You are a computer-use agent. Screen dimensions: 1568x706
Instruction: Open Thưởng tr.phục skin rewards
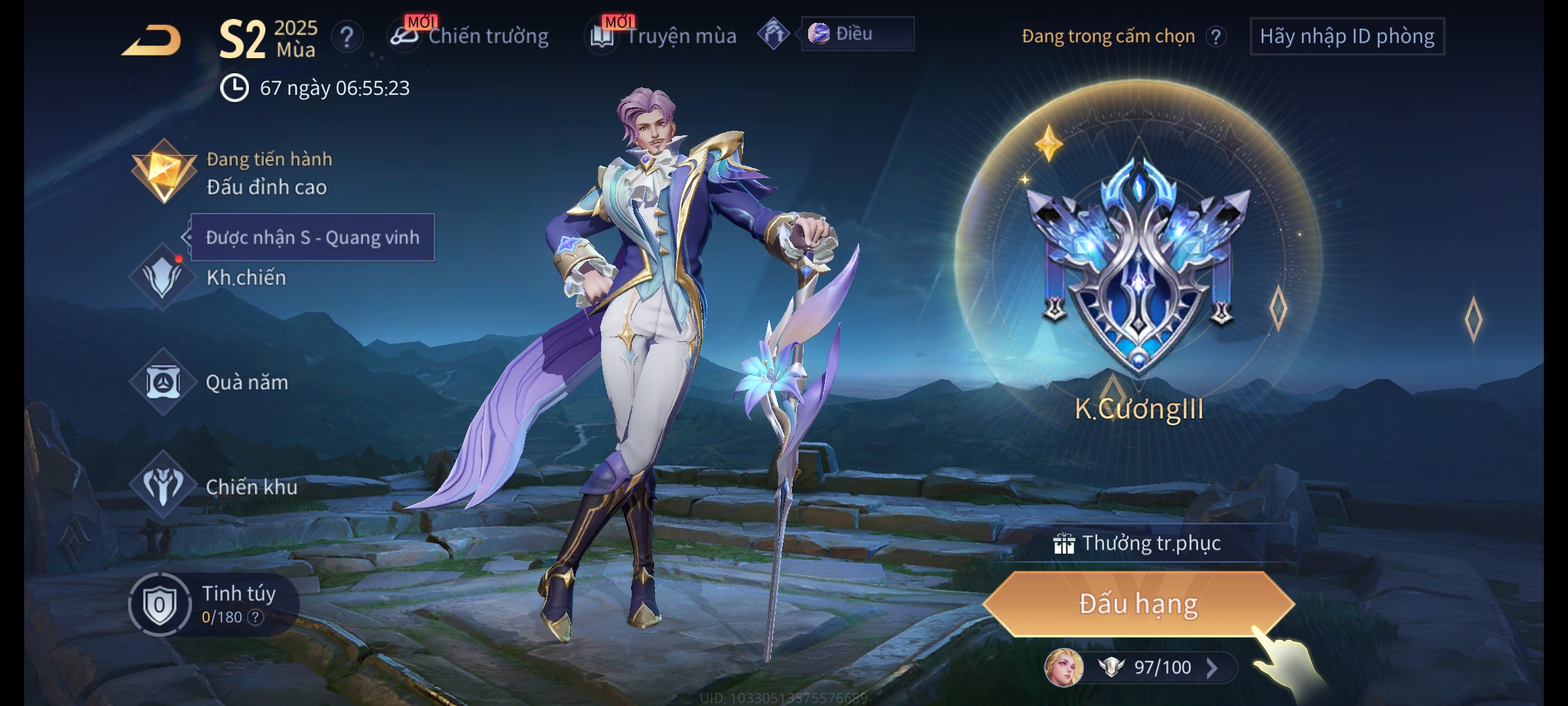[x=1138, y=543]
